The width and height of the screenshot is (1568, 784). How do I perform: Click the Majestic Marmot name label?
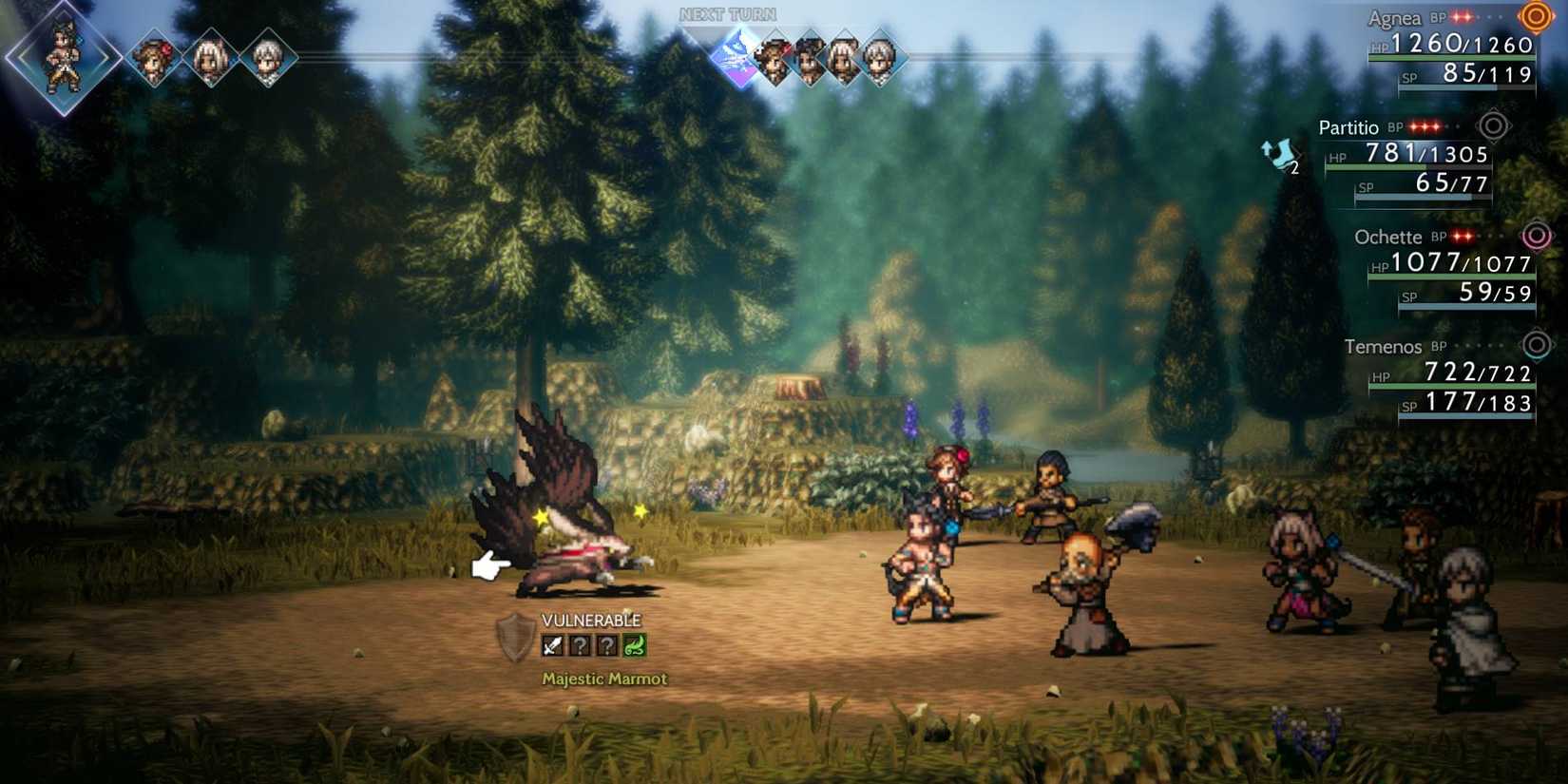pos(603,679)
